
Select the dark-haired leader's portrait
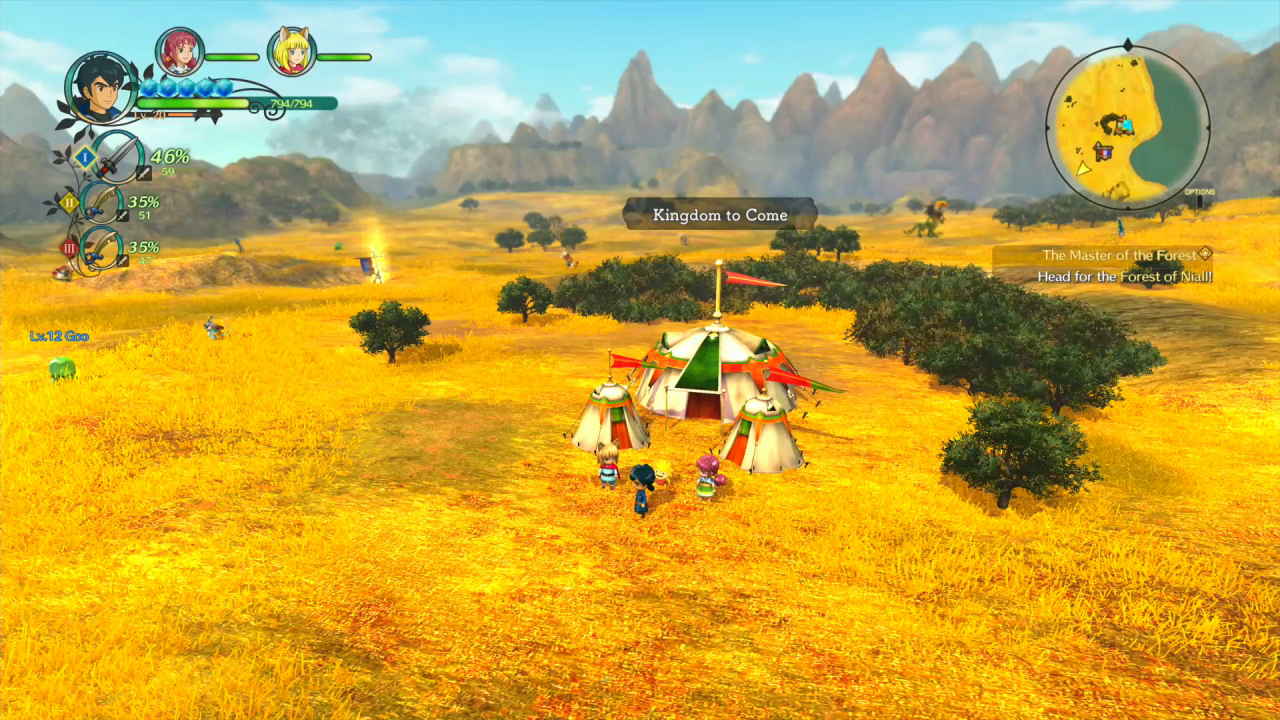coord(101,88)
